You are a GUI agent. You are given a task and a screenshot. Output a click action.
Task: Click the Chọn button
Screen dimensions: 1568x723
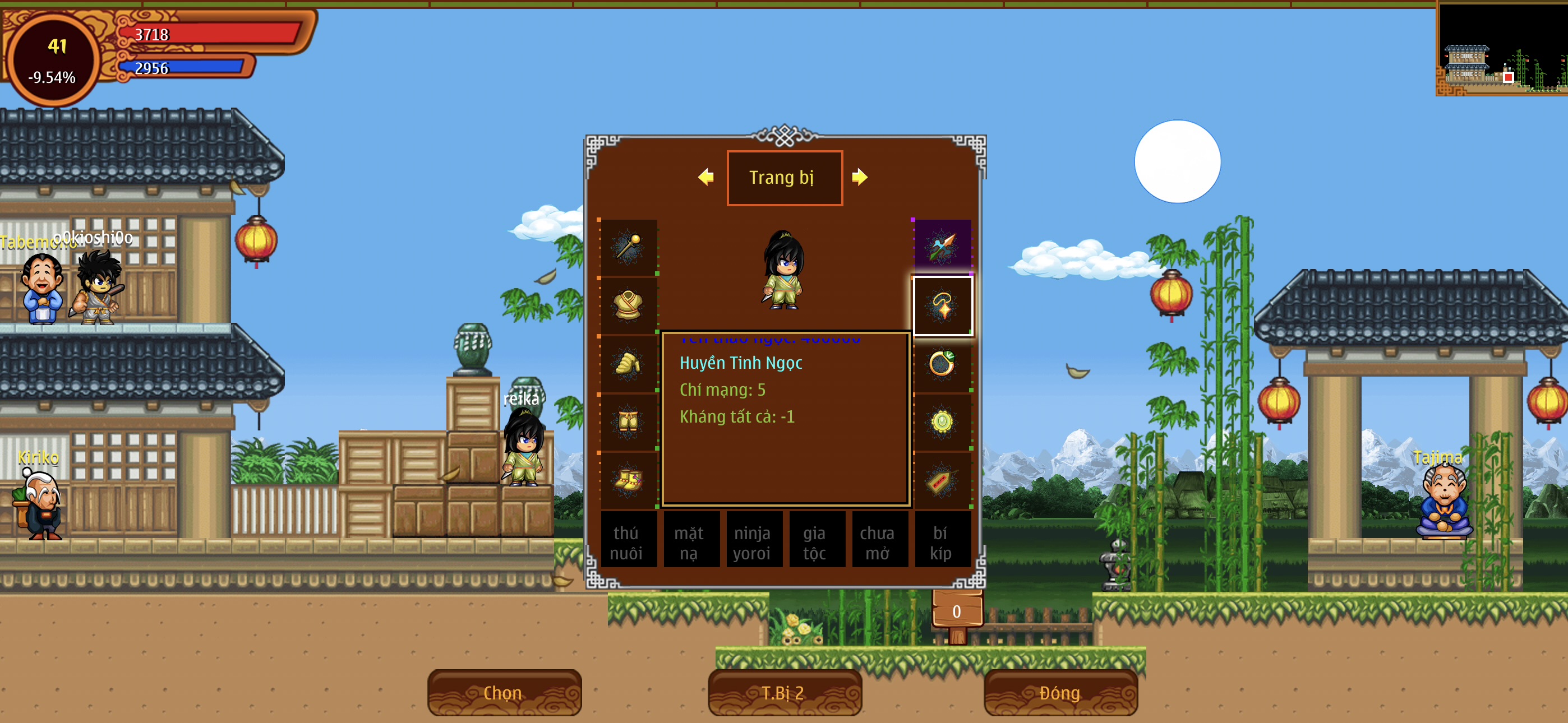point(504,693)
